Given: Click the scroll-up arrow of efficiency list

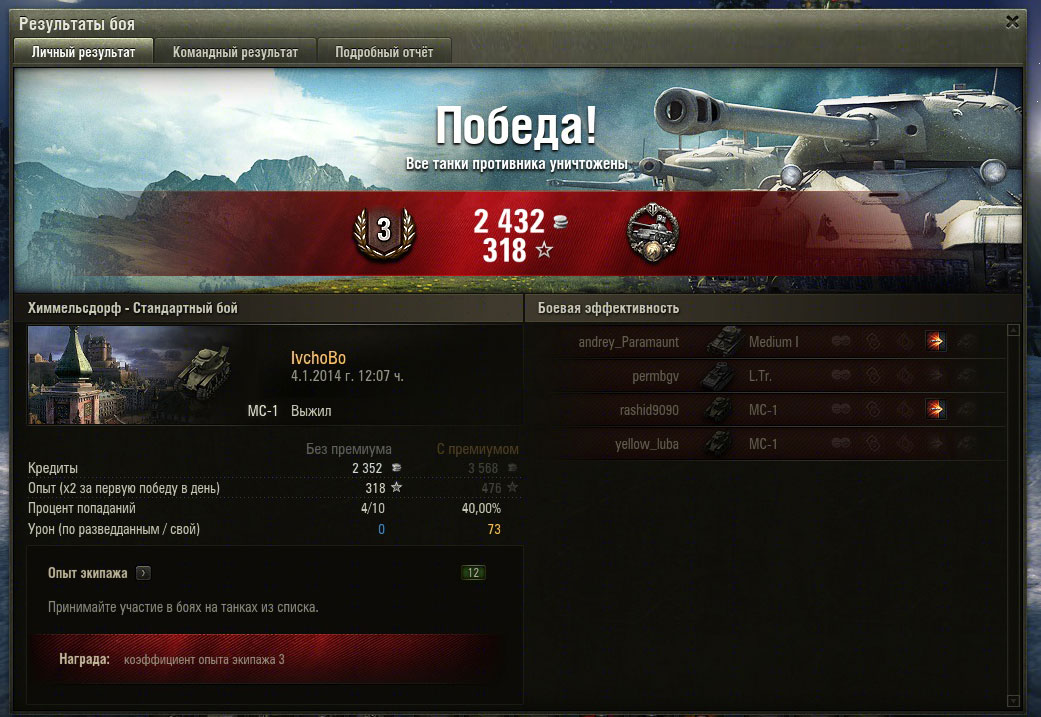Looking at the screenshot, I should [1013, 330].
